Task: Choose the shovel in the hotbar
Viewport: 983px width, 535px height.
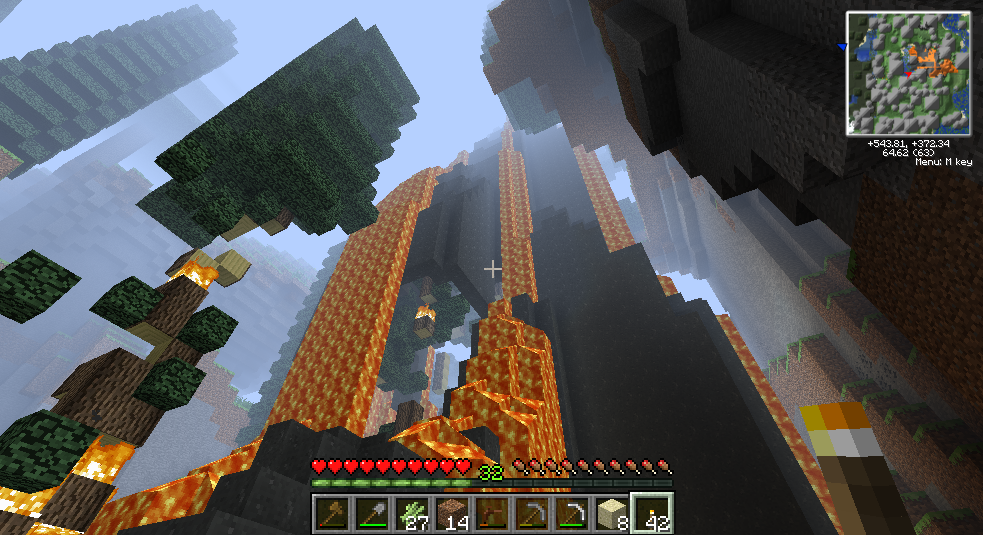Action: 371,513
